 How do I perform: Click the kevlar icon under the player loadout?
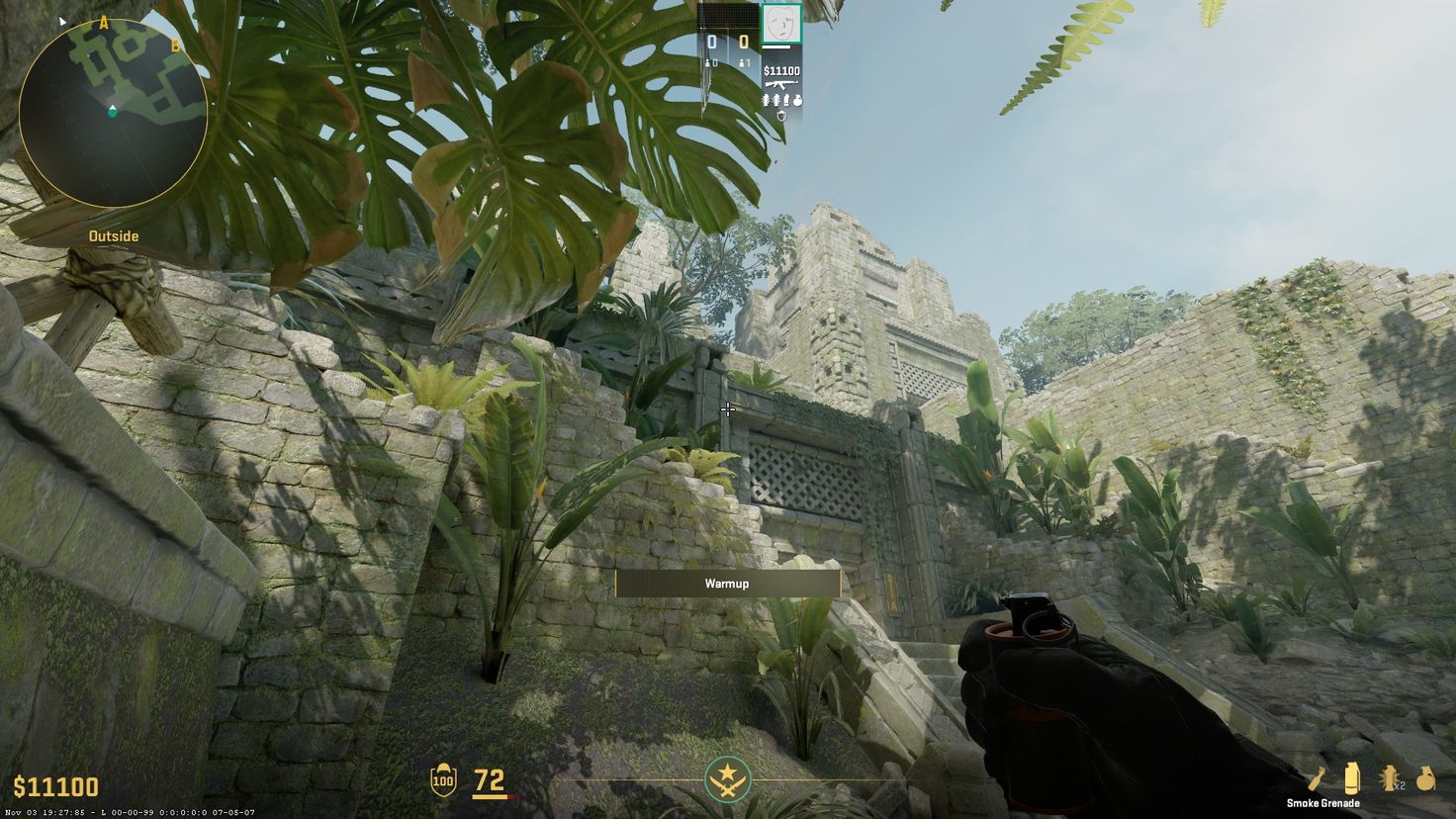click(781, 113)
